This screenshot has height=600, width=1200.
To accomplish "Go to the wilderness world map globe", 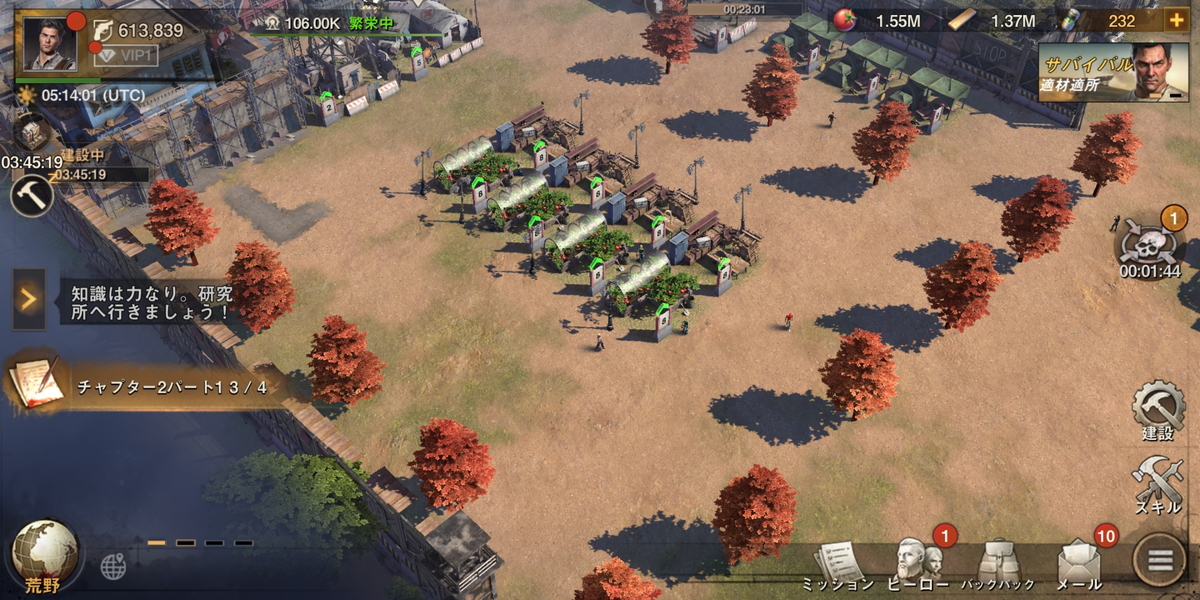I will (44, 554).
